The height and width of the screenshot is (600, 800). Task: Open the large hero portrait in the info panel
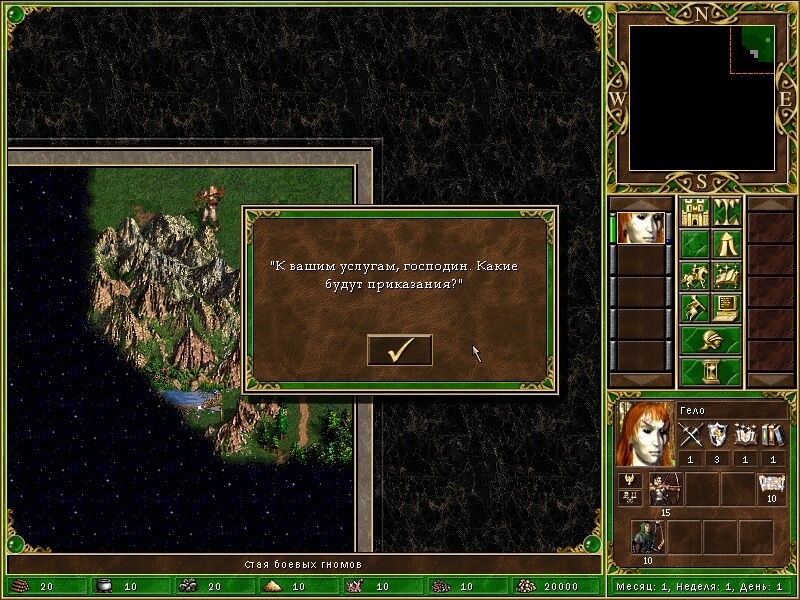tap(645, 434)
